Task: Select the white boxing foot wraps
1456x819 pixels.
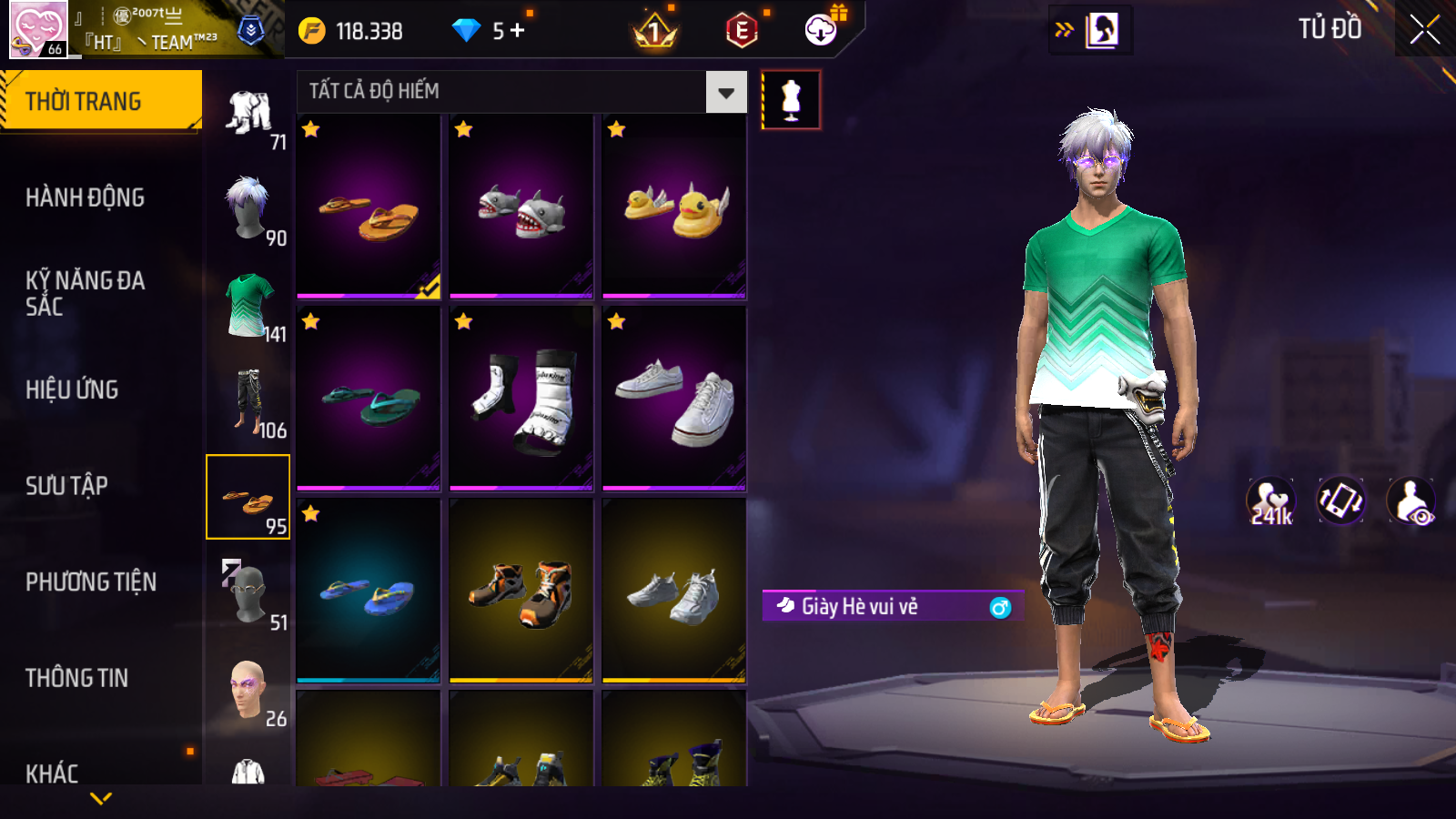Action: (x=521, y=399)
